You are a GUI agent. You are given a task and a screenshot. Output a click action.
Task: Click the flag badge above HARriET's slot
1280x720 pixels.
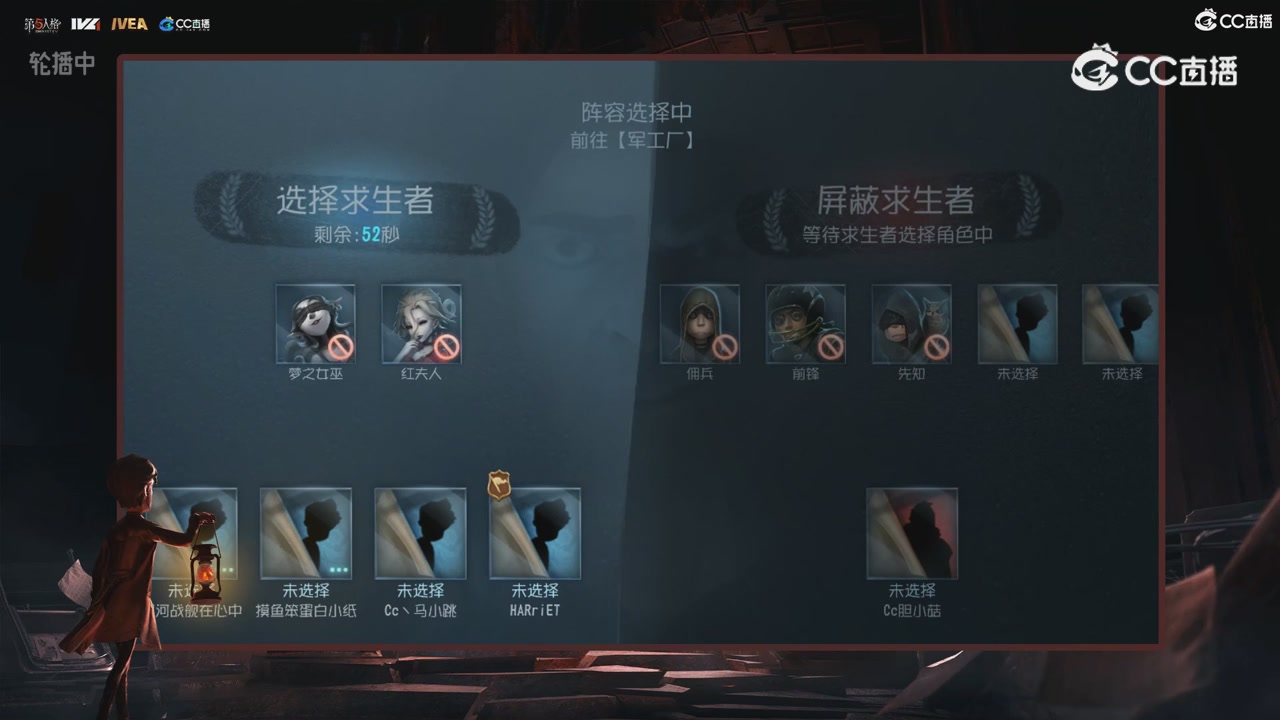click(500, 485)
